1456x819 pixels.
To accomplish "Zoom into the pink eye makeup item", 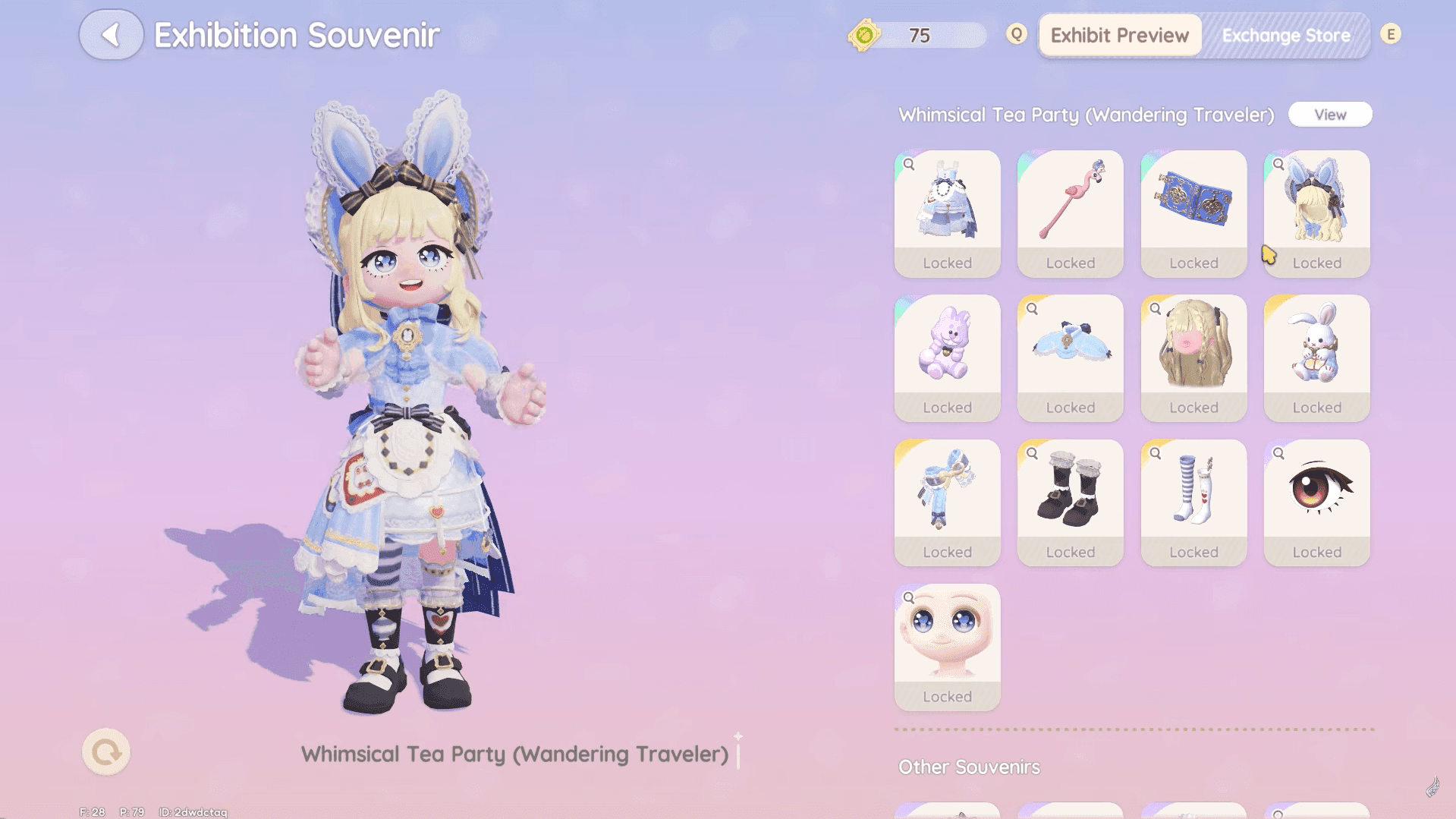I will (1279, 452).
